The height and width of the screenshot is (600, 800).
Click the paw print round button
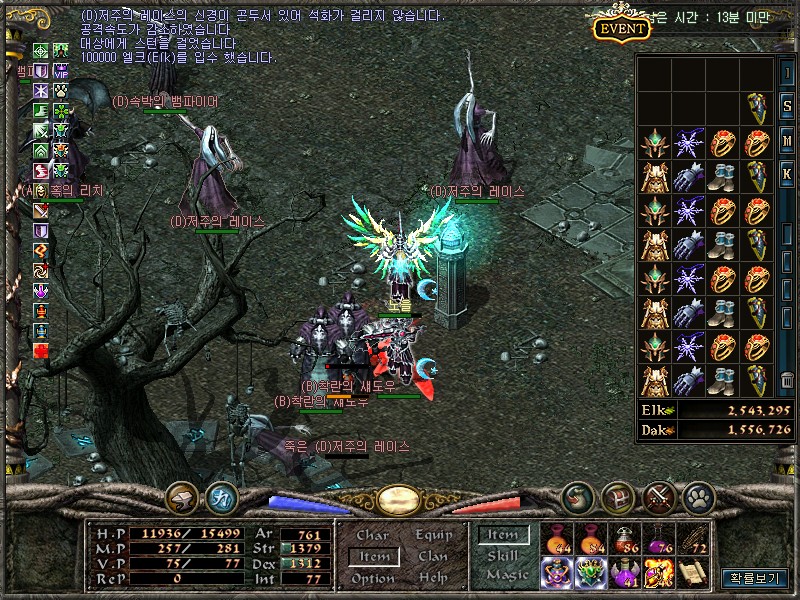[697, 497]
